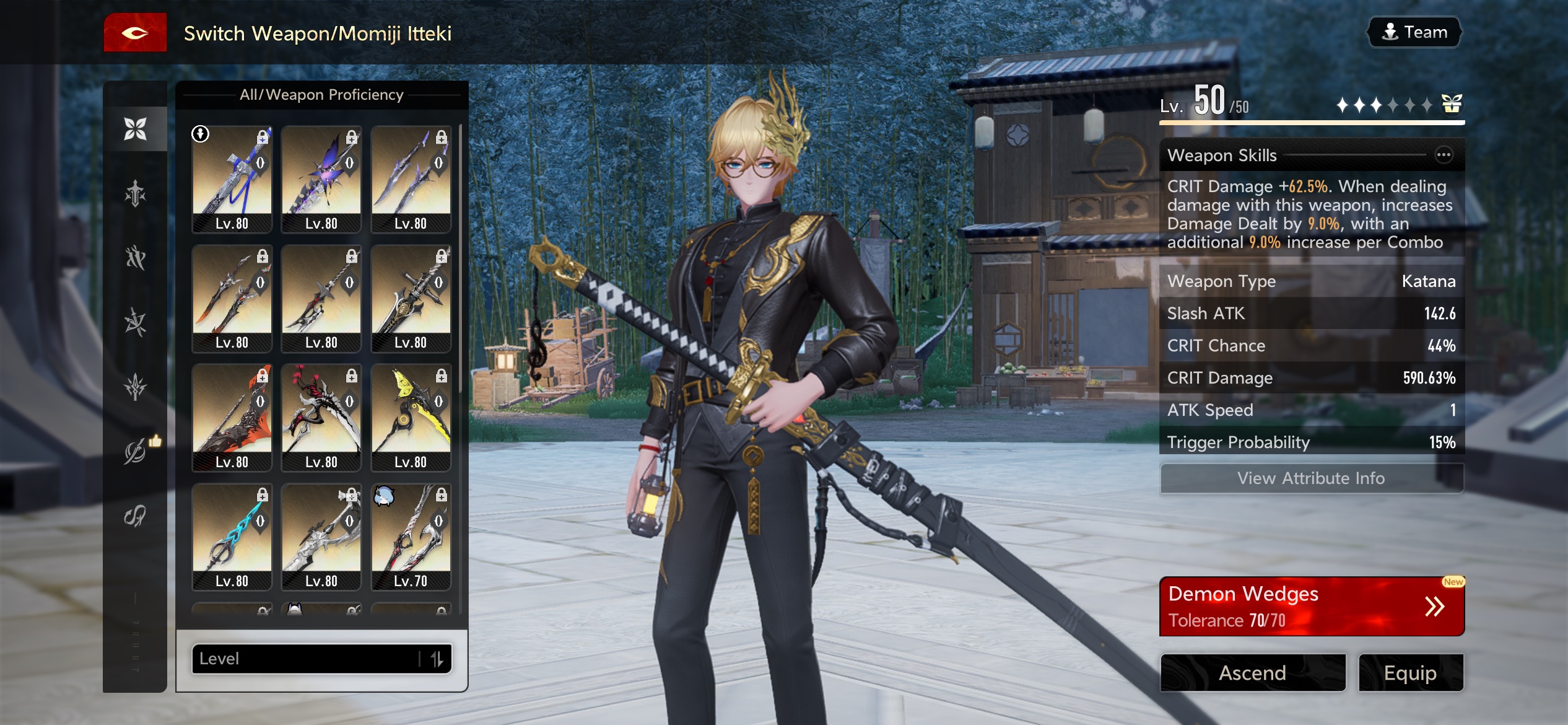This screenshot has height=725, width=1568.
Task: Select the silver greatsword weapon slot
Action: click(x=321, y=537)
